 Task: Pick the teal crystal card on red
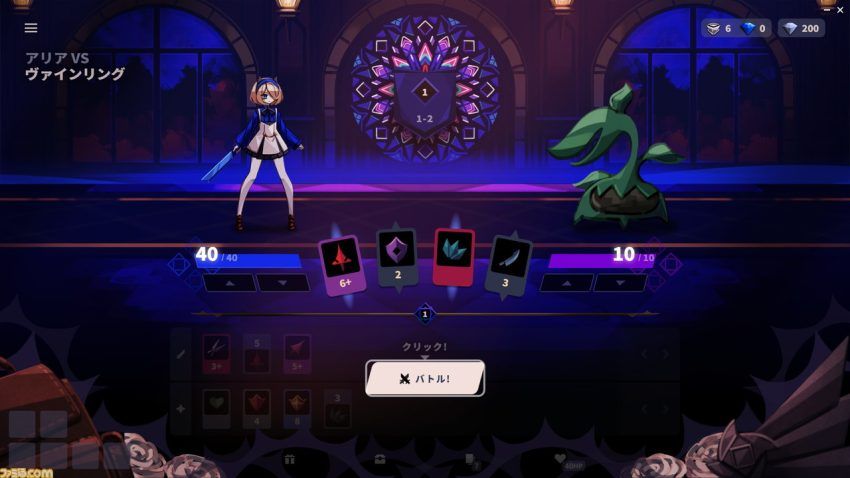tap(454, 257)
